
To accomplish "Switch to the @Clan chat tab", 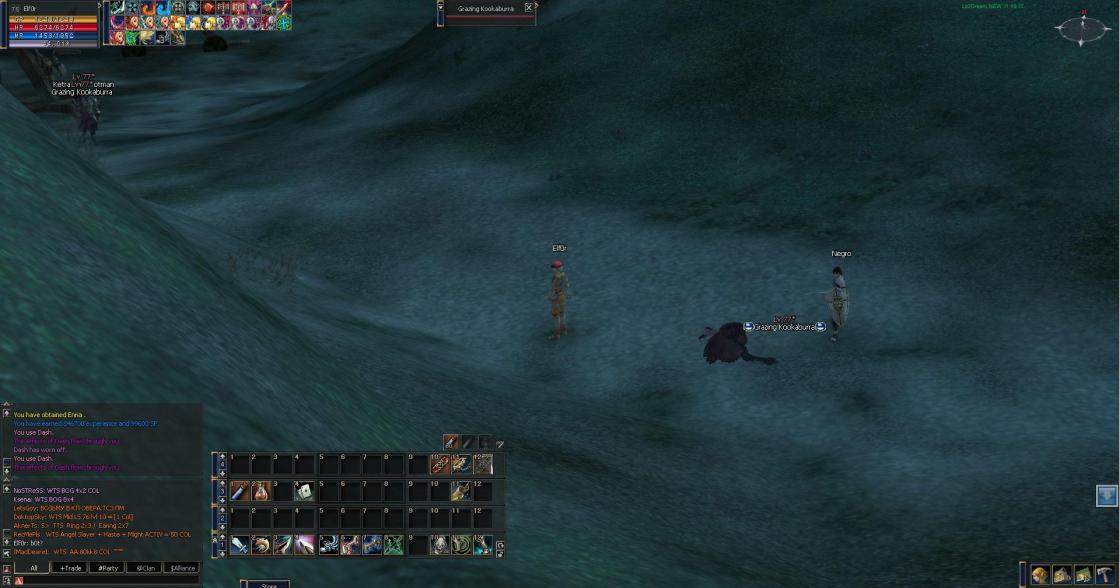I will 145,567.
